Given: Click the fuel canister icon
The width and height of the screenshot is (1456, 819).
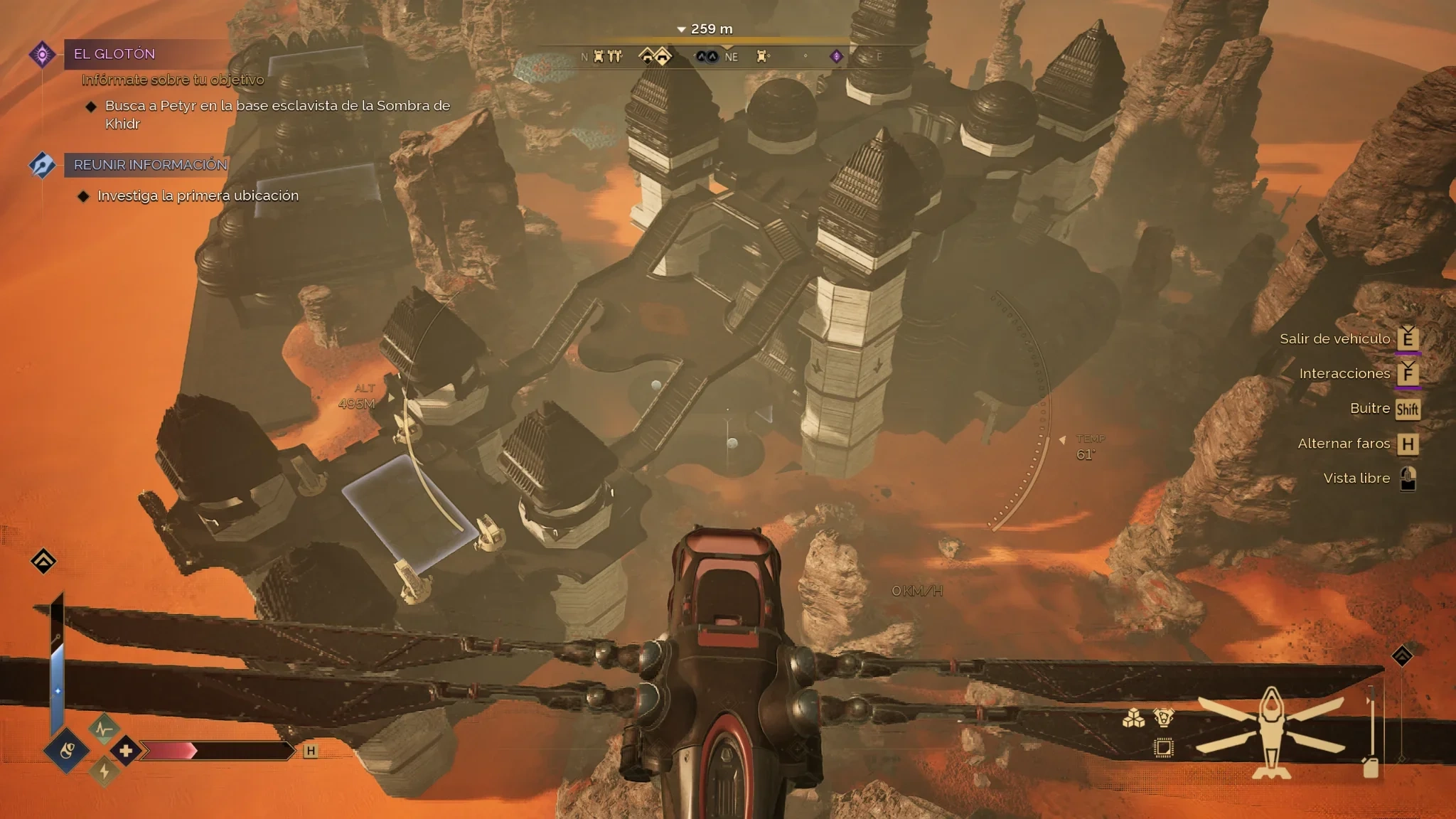Looking at the screenshot, I should tap(1370, 767).
